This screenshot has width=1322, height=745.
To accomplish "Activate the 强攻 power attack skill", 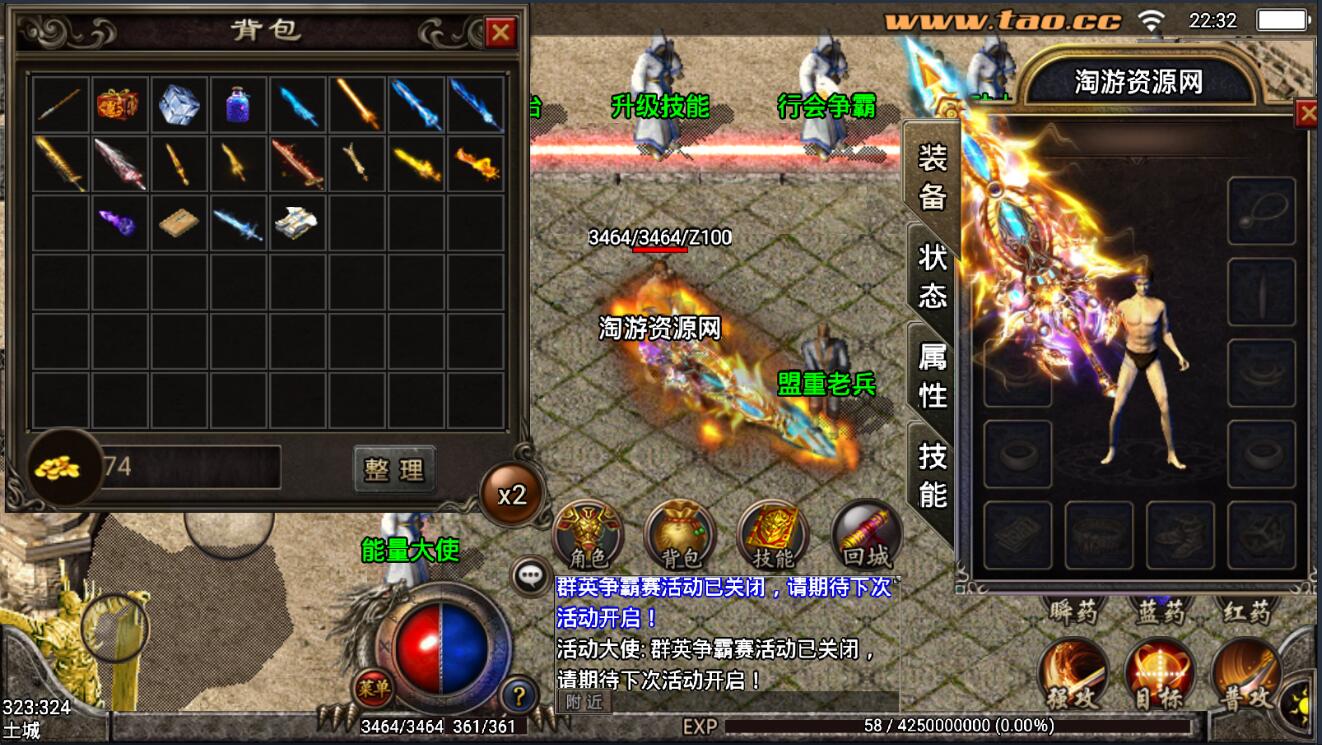I will click(1072, 674).
